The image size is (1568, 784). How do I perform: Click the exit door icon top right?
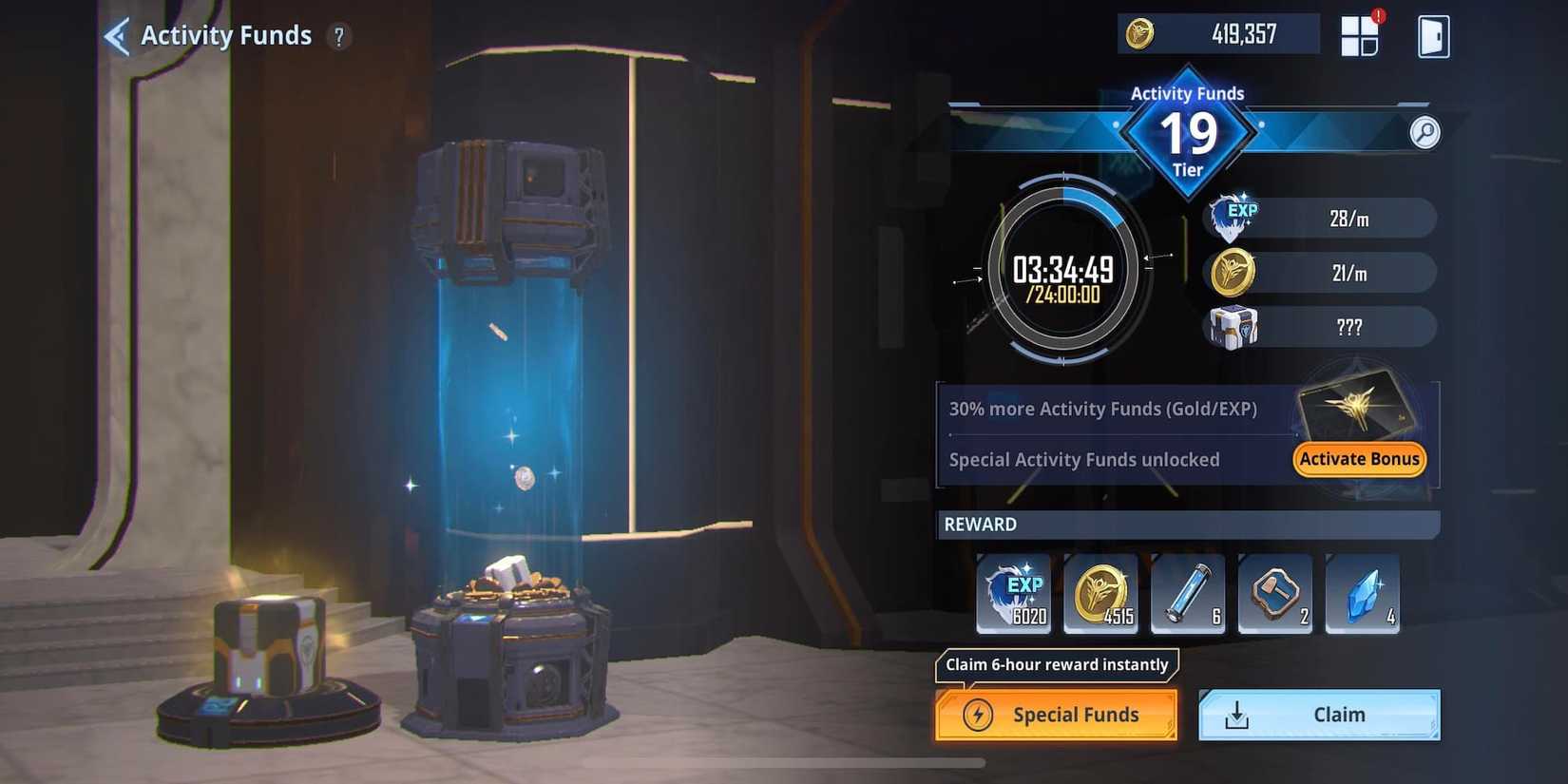[x=1431, y=35]
